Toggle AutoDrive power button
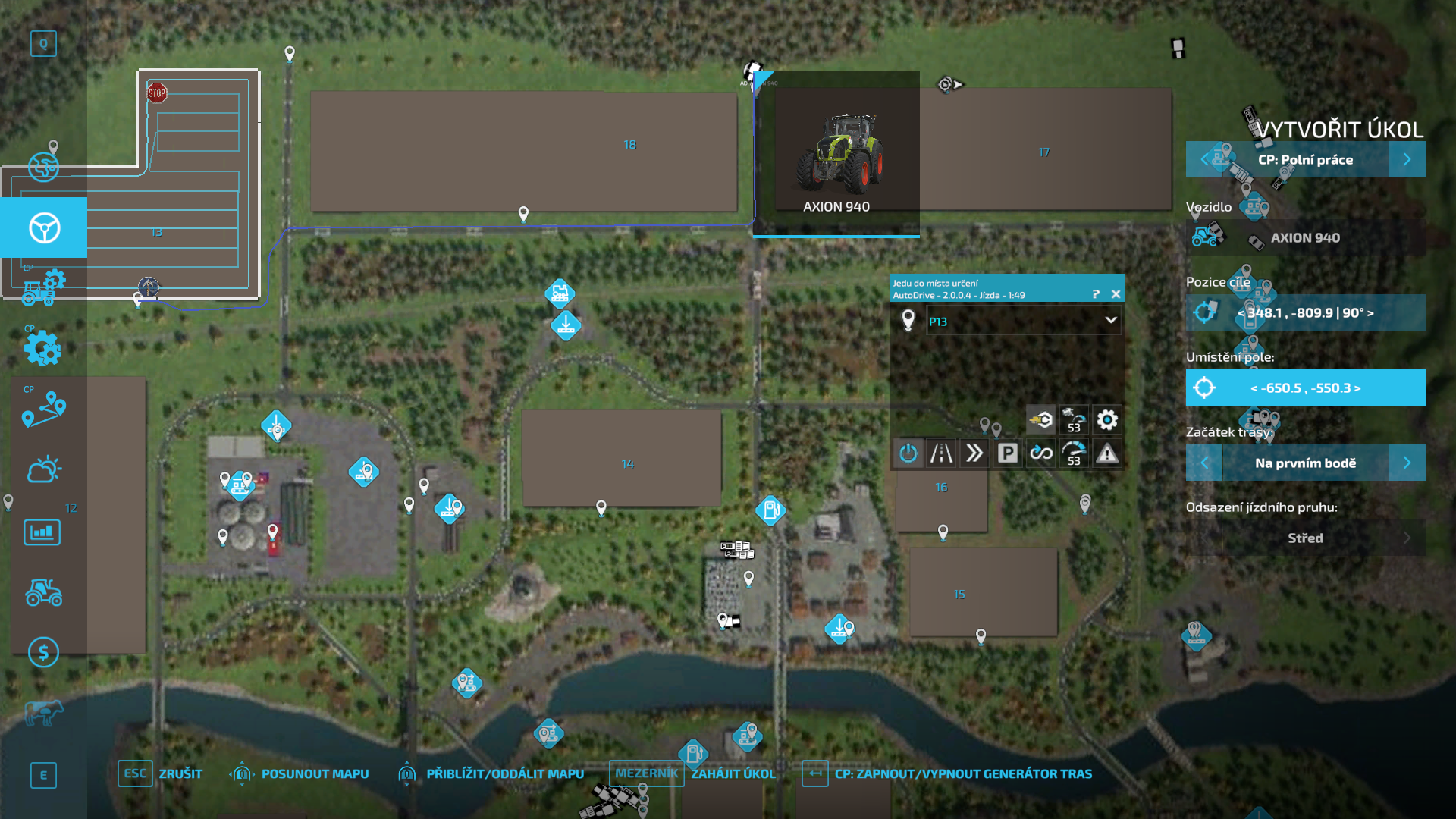Image resolution: width=1456 pixels, height=819 pixels. [x=908, y=453]
